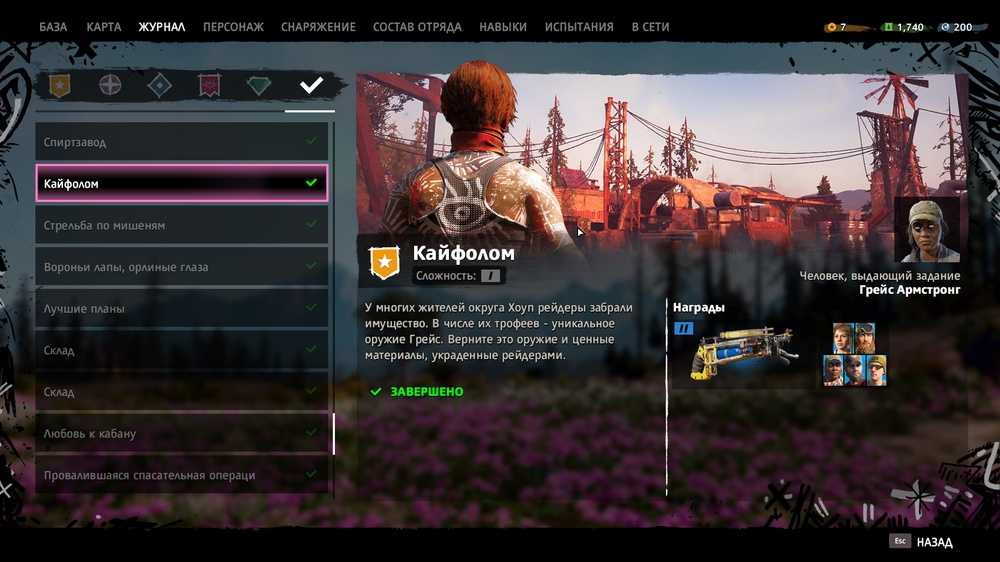Select the pink banner quest filter

pos(209,86)
